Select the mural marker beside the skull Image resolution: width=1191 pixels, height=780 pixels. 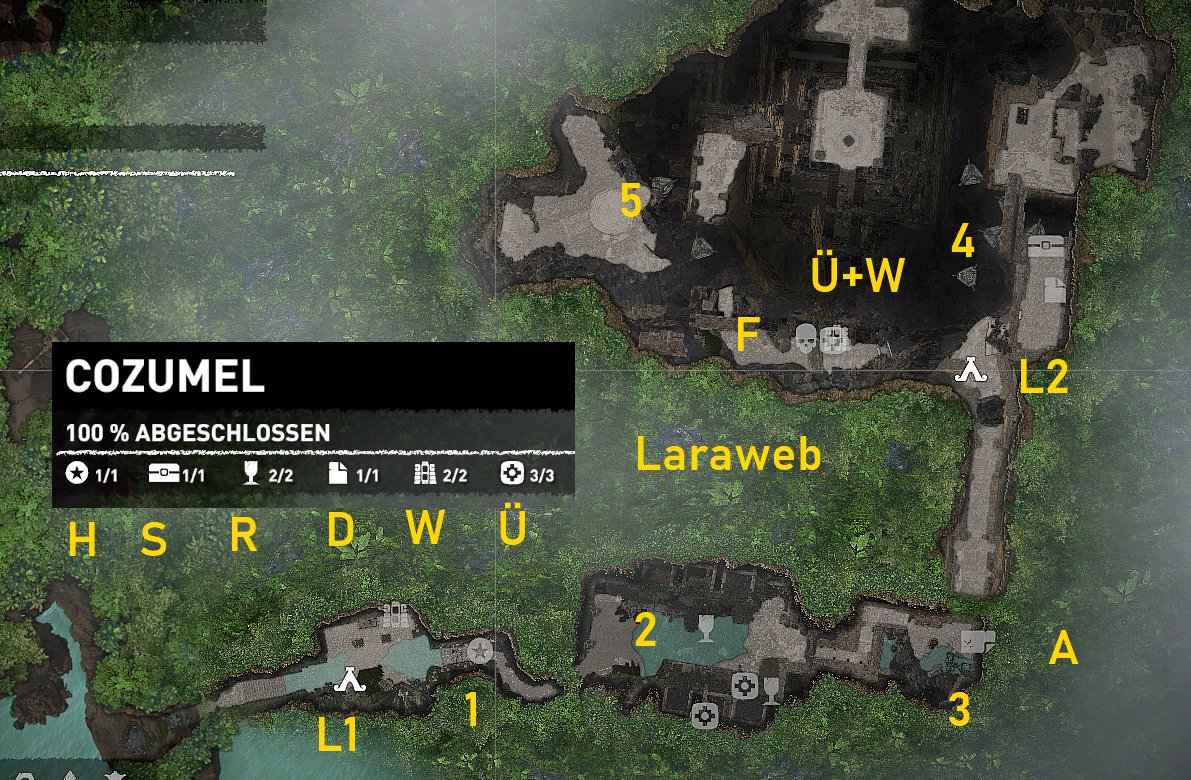coord(834,340)
